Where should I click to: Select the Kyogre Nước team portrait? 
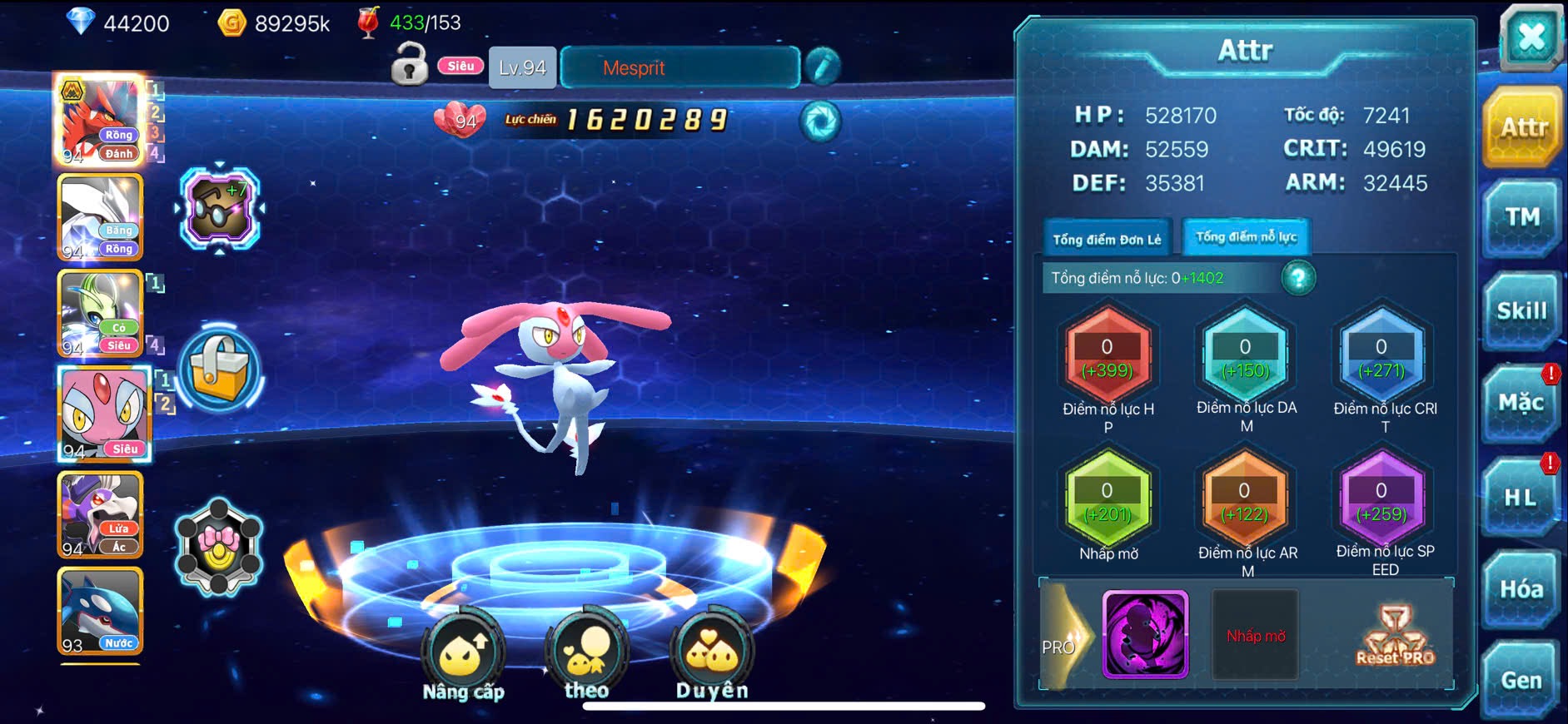(x=101, y=612)
